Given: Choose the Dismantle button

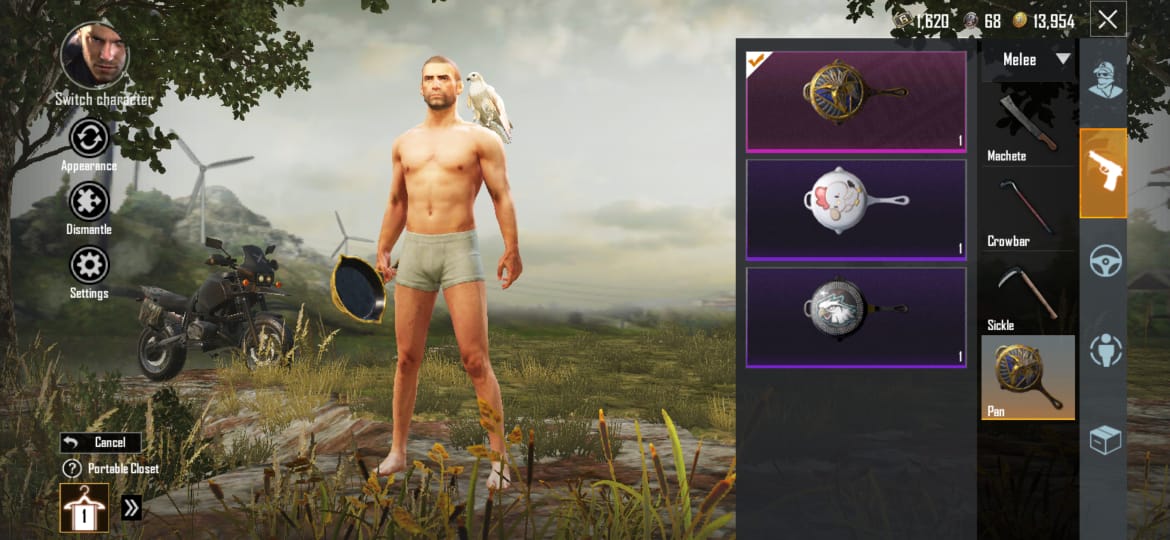Looking at the screenshot, I should [89, 202].
